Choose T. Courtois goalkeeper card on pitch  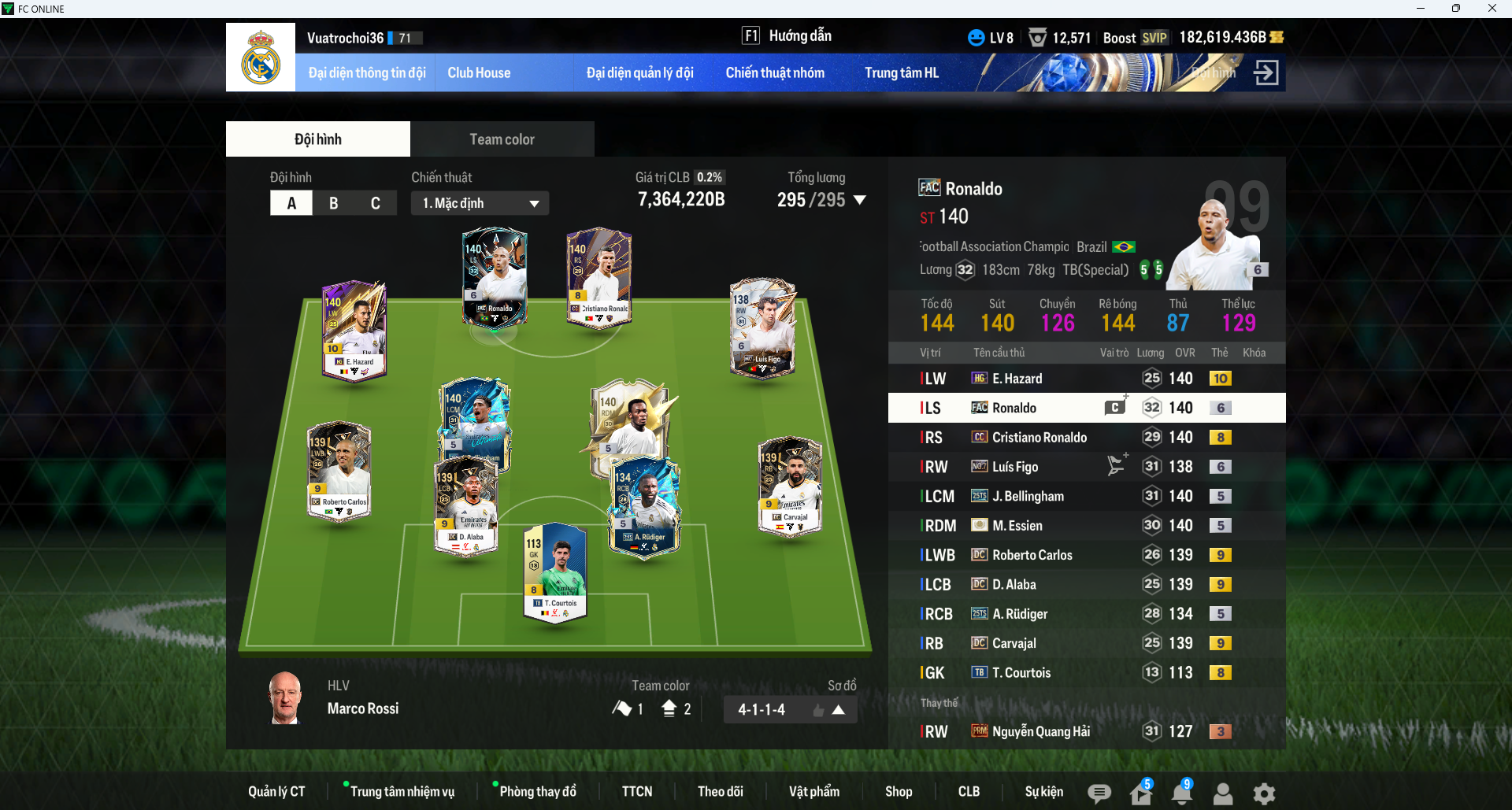[x=555, y=572]
